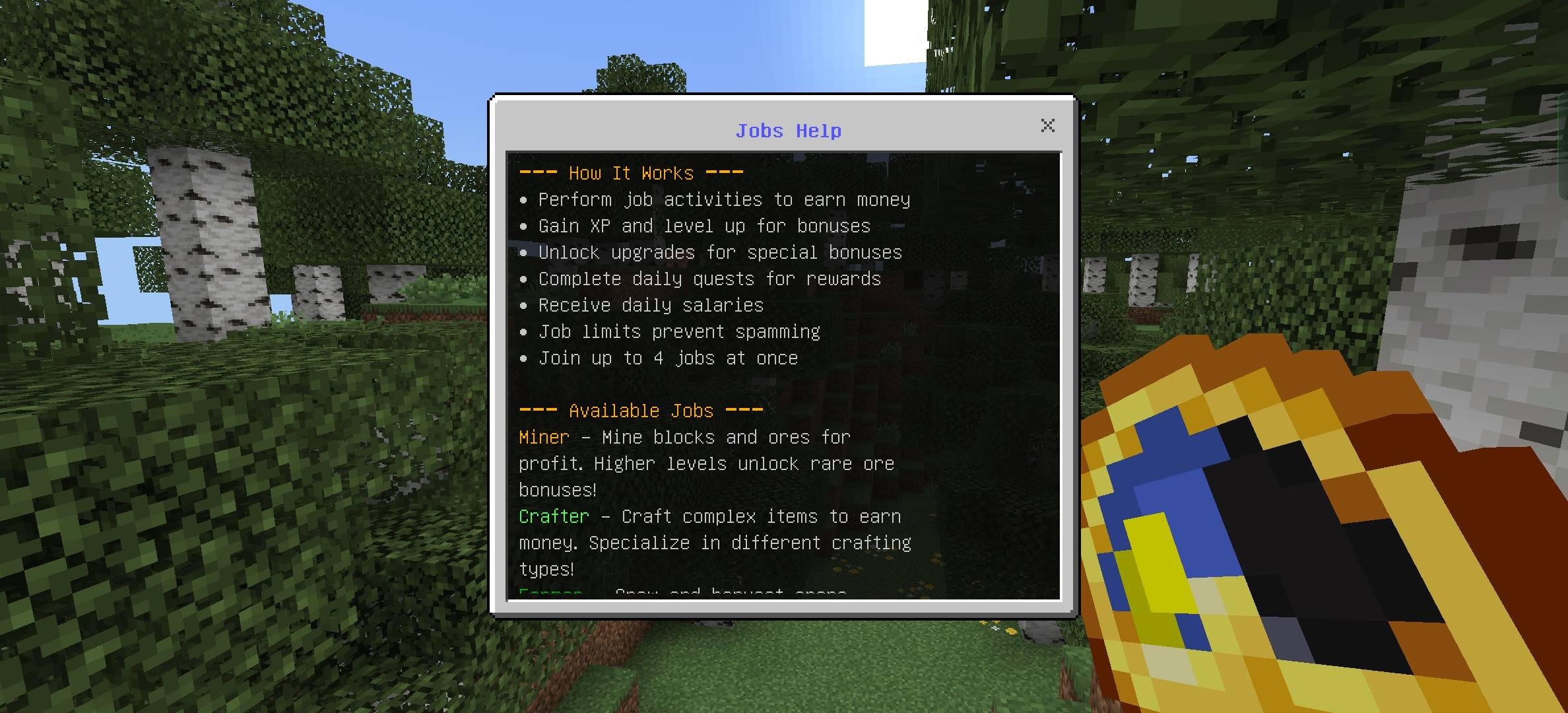Click the Available Jobs heading

coord(639,410)
